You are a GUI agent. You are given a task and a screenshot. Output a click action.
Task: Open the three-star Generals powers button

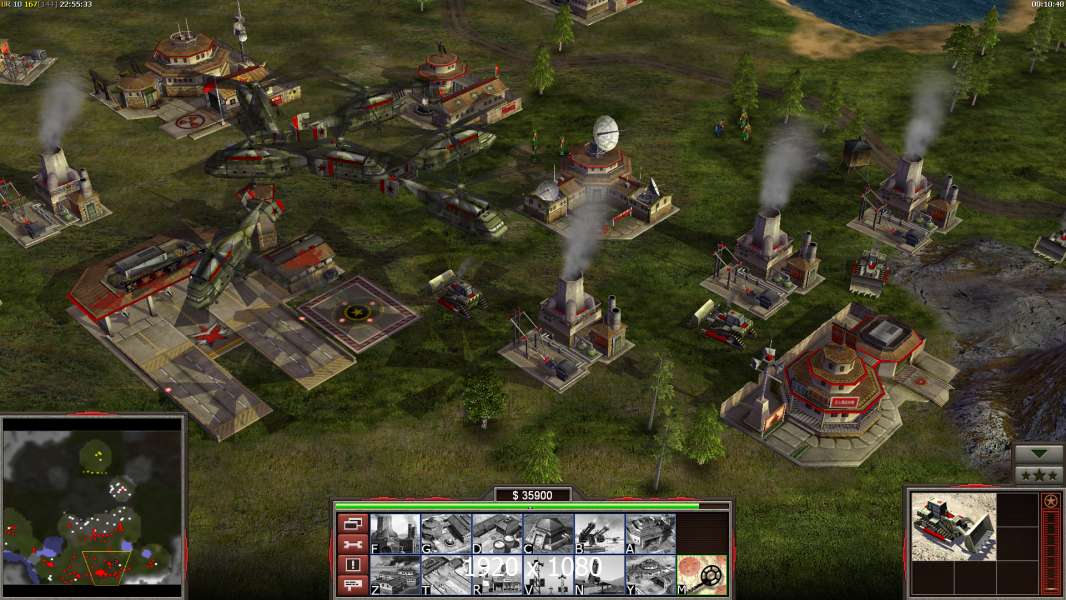[1038, 475]
